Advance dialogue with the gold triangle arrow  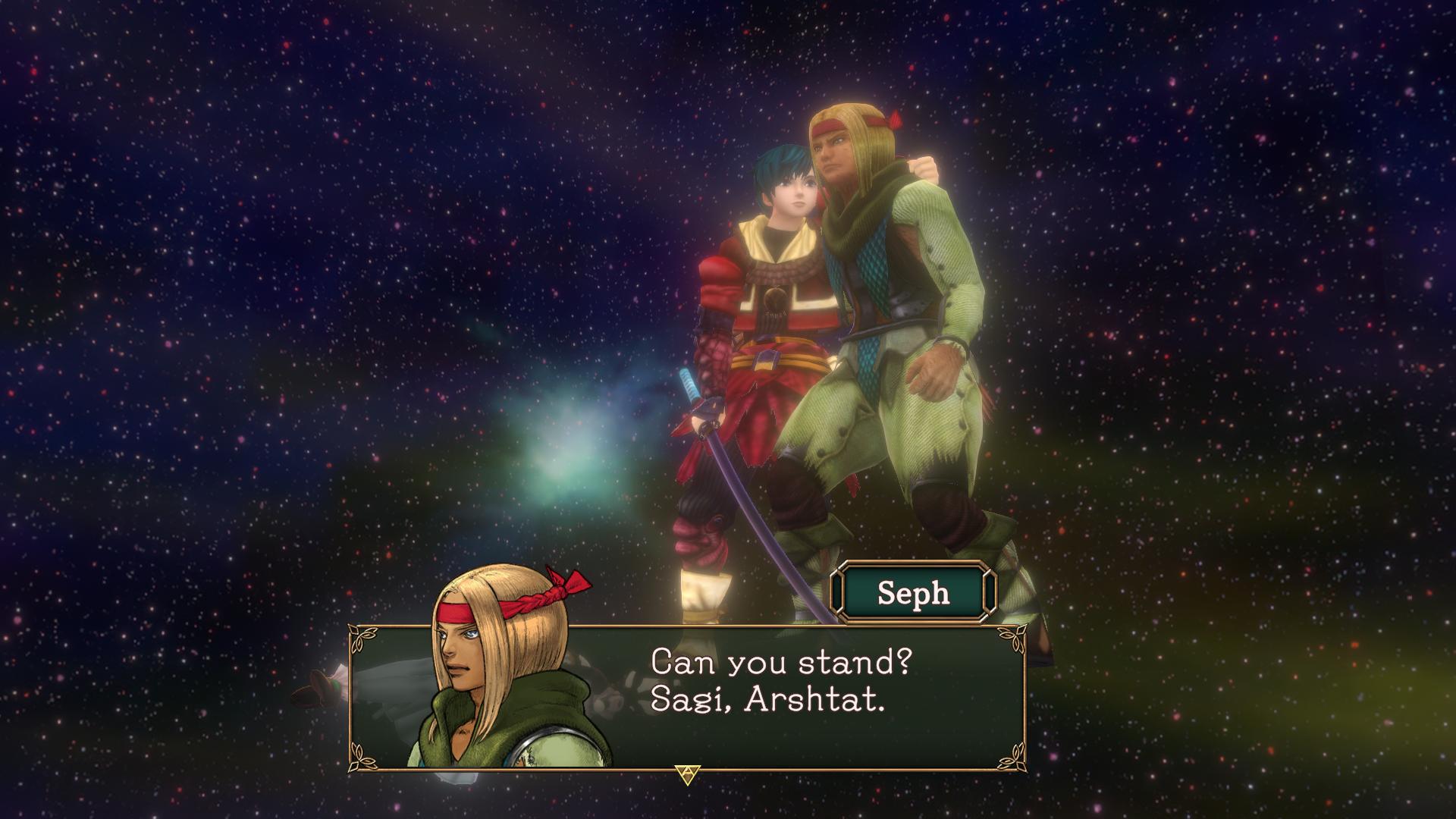coord(687,774)
